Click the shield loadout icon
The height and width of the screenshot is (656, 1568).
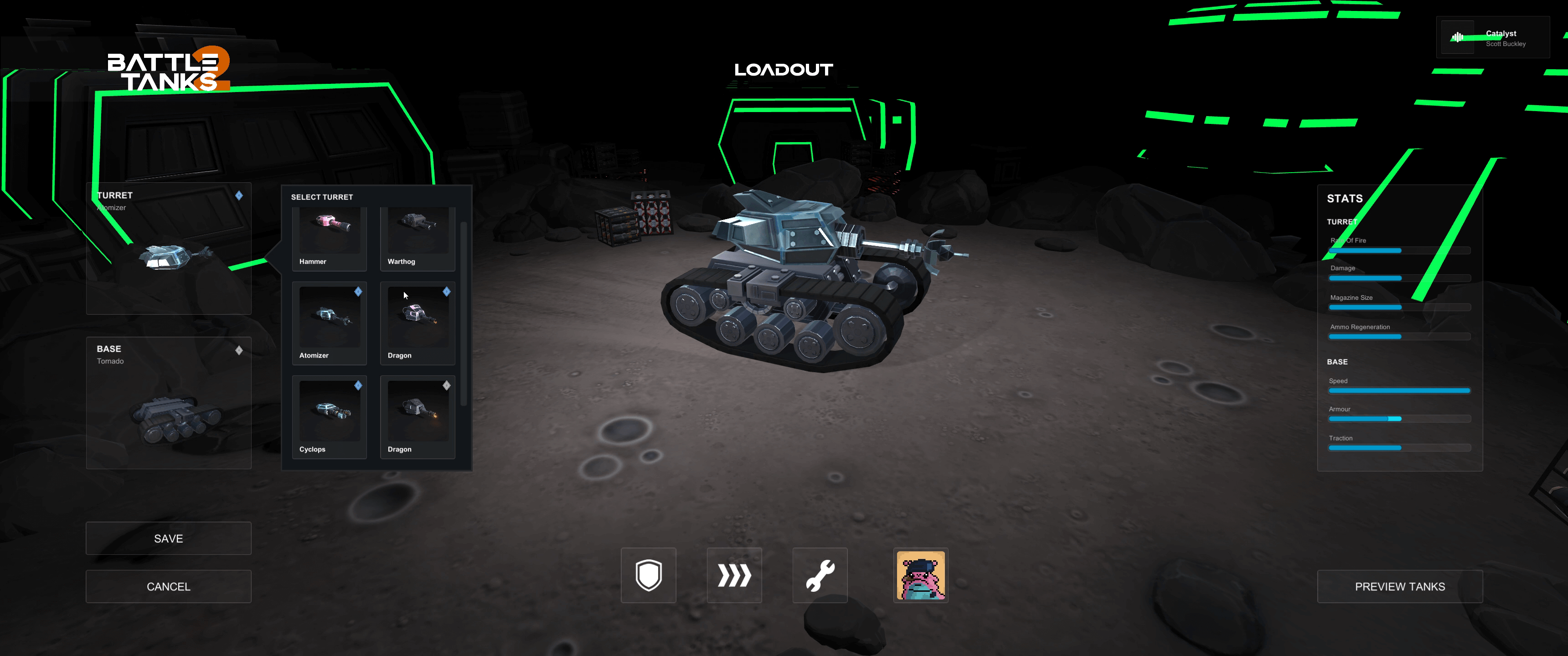648,574
